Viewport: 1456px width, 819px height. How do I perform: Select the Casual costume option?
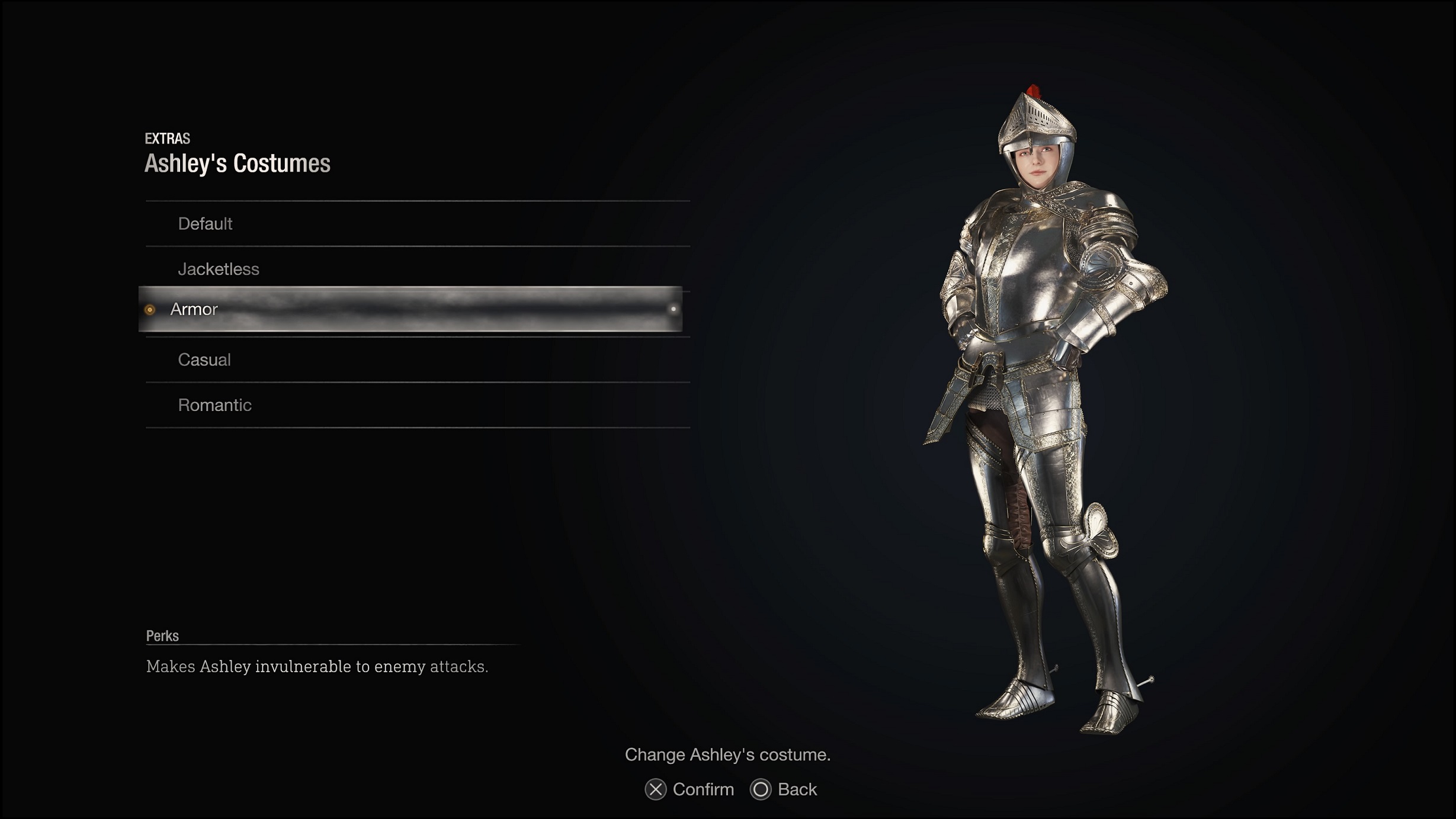(204, 359)
